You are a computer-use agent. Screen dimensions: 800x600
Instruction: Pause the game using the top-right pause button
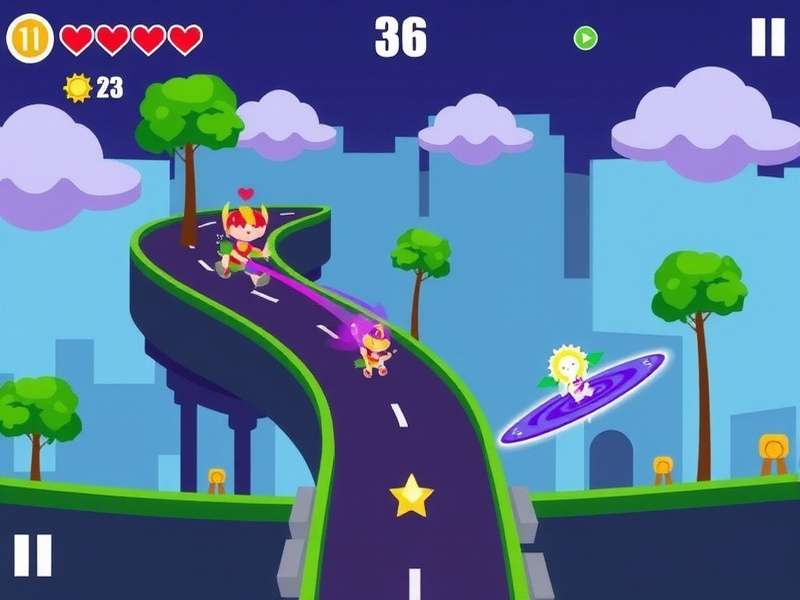coord(768,38)
